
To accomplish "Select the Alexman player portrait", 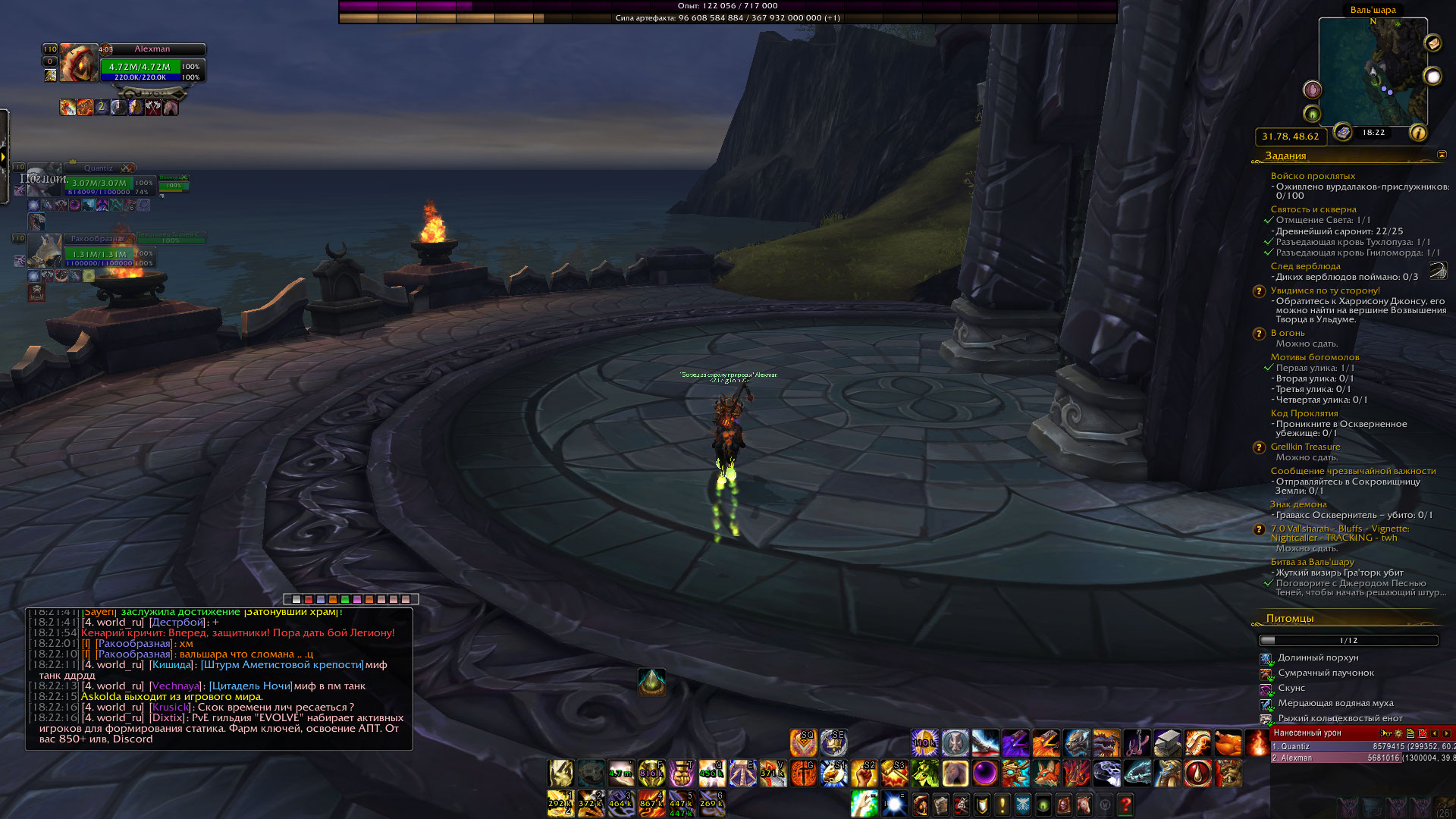I will [x=79, y=63].
